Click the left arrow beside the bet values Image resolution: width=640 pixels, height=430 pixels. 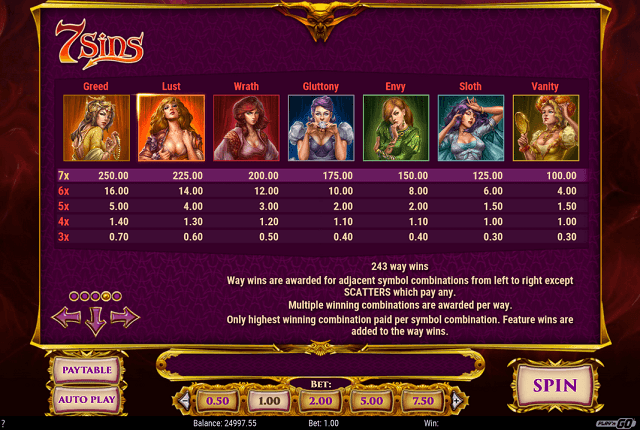click(x=182, y=401)
